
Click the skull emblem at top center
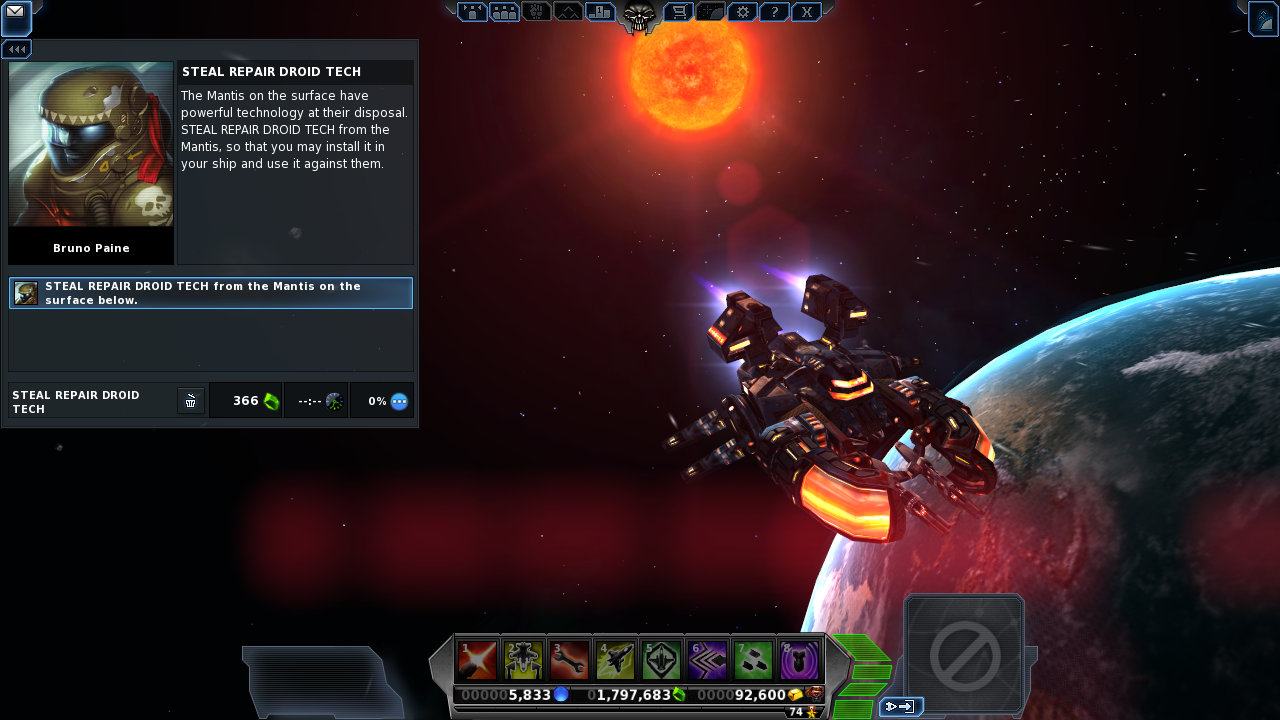[637, 15]
